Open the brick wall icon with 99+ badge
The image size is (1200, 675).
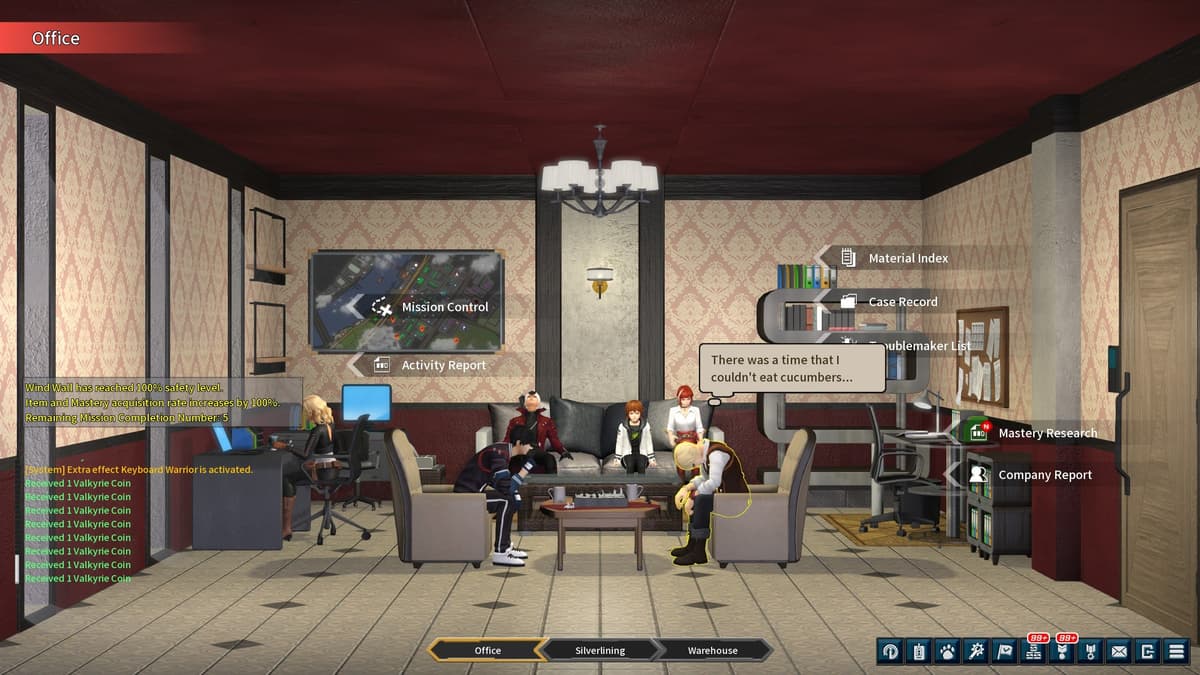1033,651
